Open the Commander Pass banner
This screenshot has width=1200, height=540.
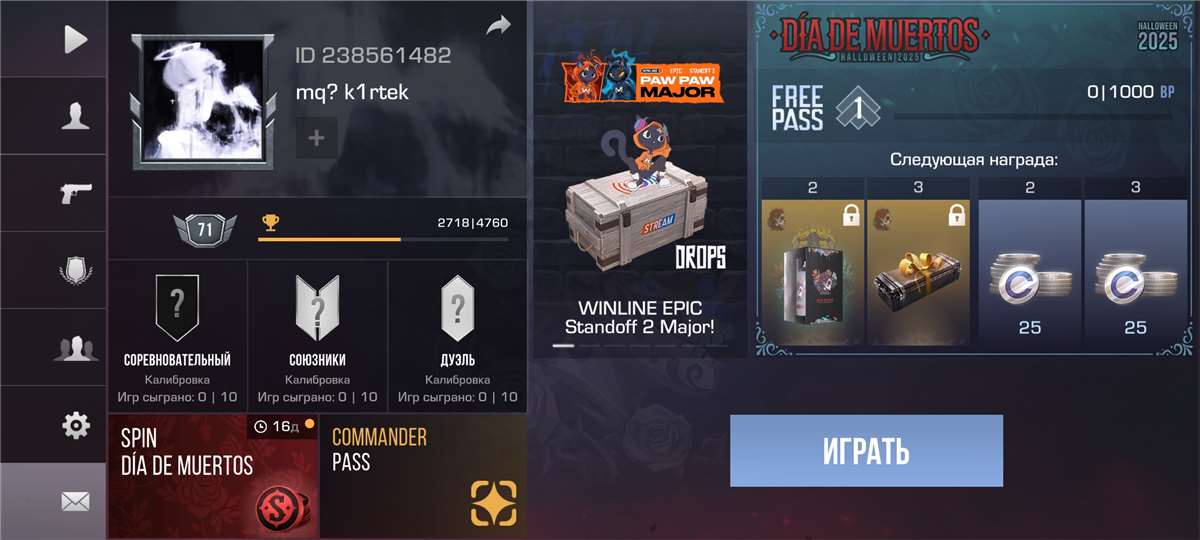(423, 477)
